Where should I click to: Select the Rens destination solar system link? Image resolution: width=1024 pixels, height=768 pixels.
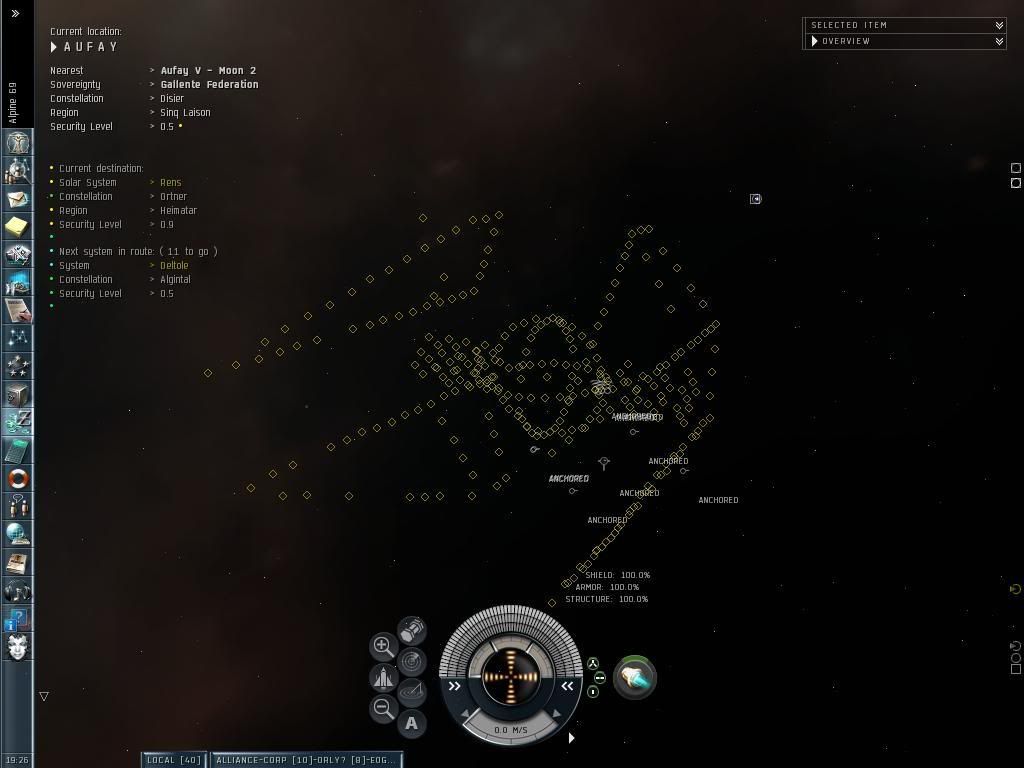point(171,183)
